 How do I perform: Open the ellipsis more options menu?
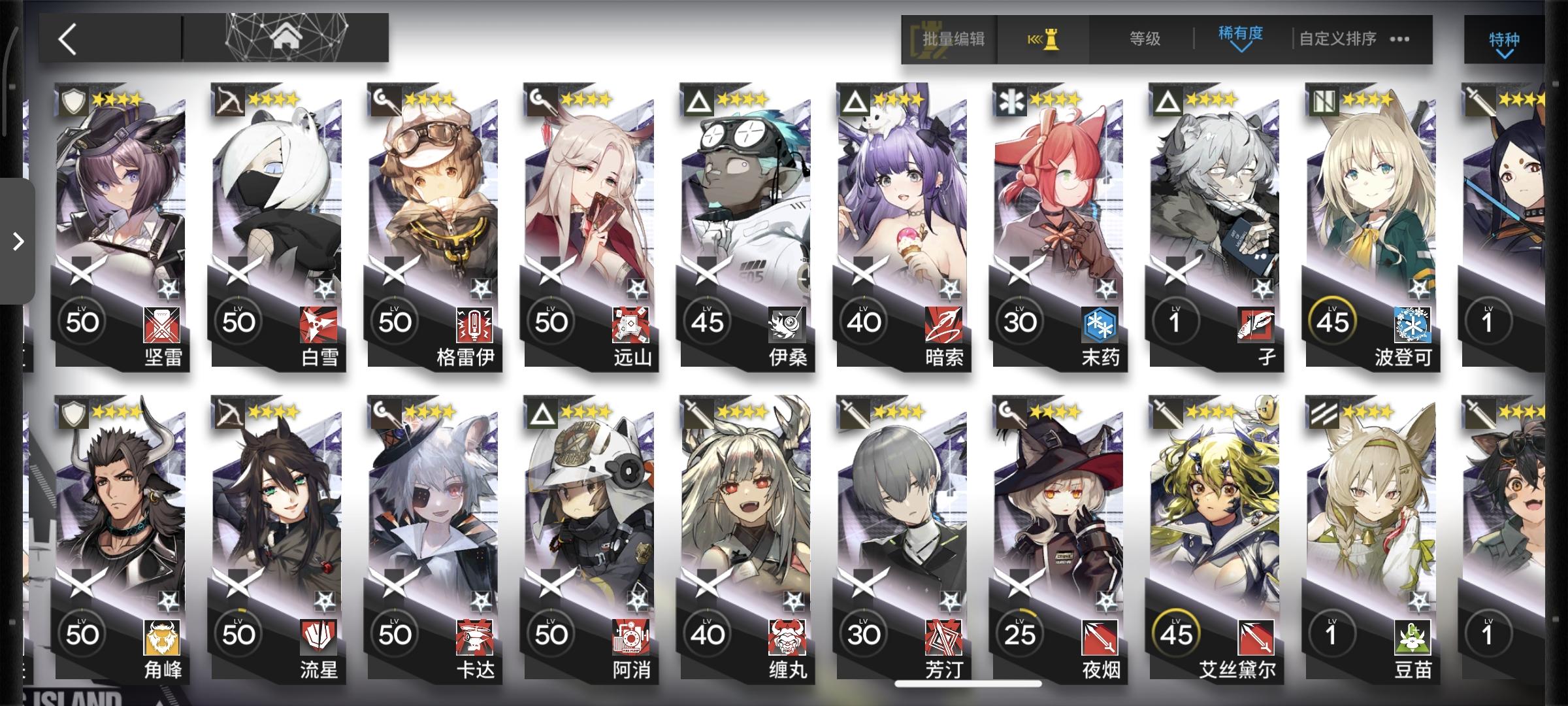coord(1400,39)
